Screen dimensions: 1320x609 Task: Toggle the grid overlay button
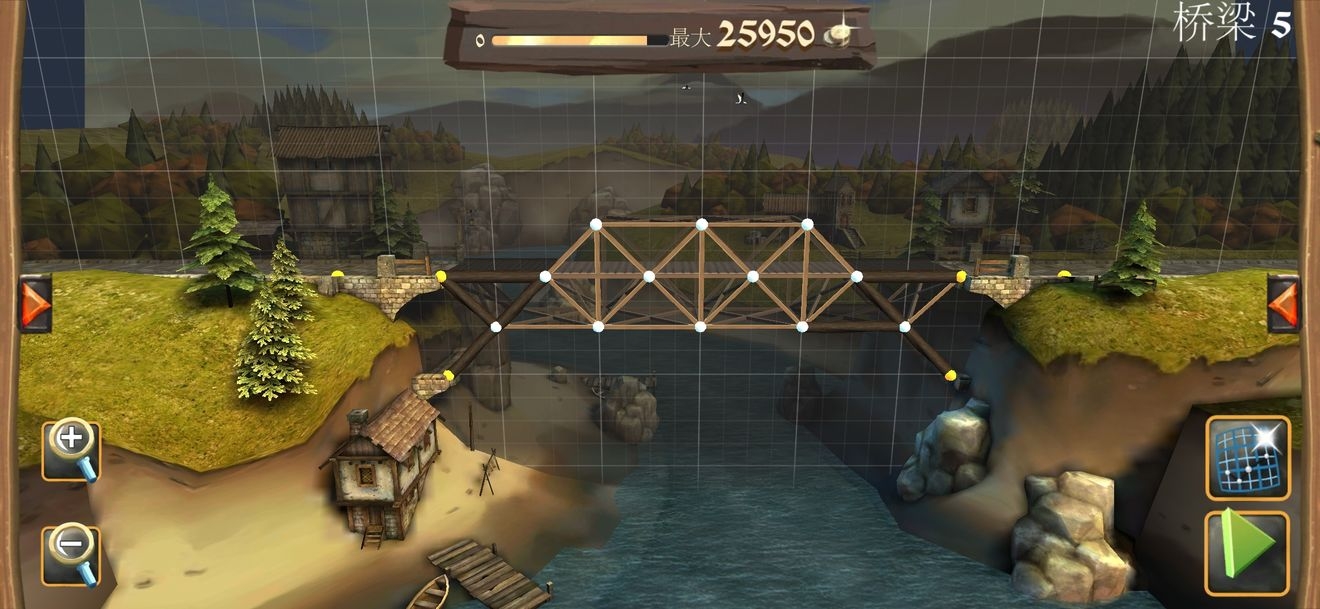point(1247,457)
